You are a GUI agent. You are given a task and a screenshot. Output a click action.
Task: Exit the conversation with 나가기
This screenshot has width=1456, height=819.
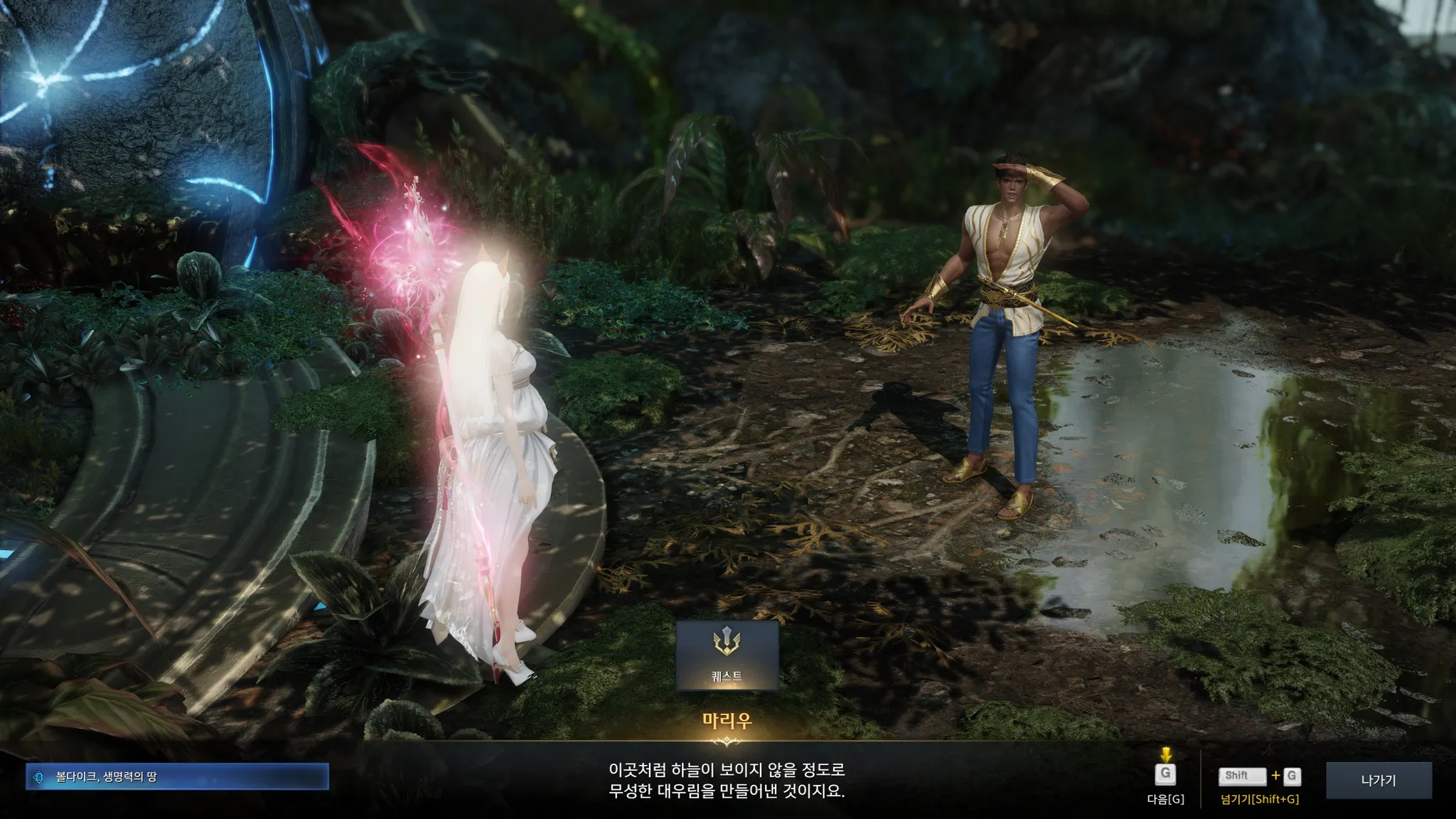[x=1379, y=781]
